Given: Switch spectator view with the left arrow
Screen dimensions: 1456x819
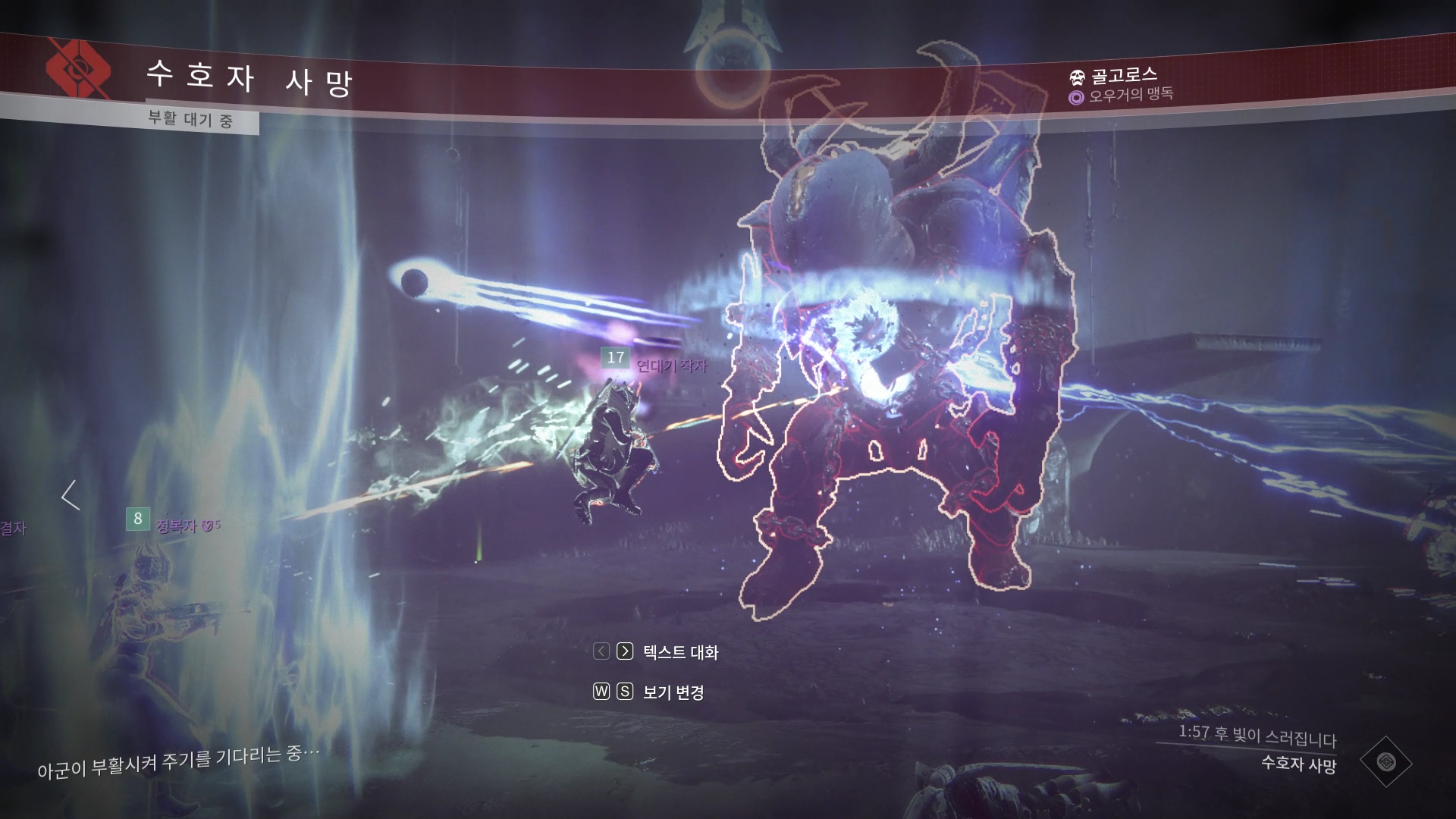Looking at the screenshot, I should [x=71, y=495].
